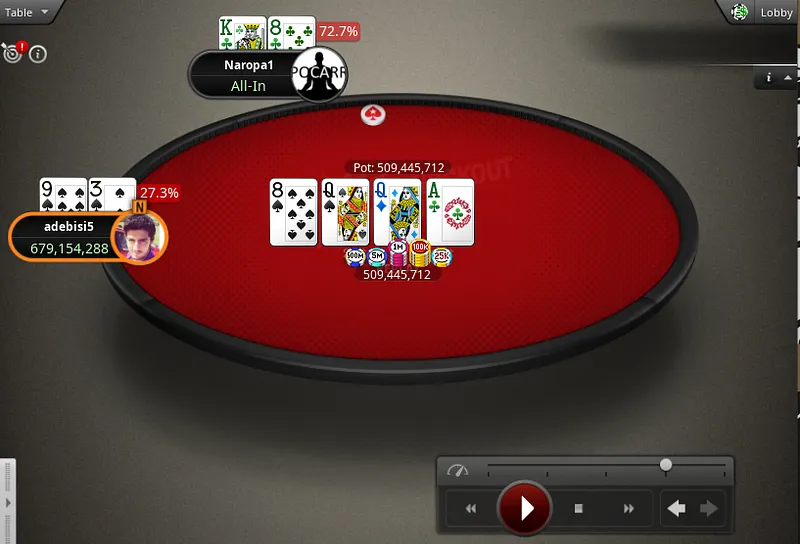This screenshot has height=544, width=800.
Task: Expand the info panel arrow on right edge
Action: click(789, 77)
